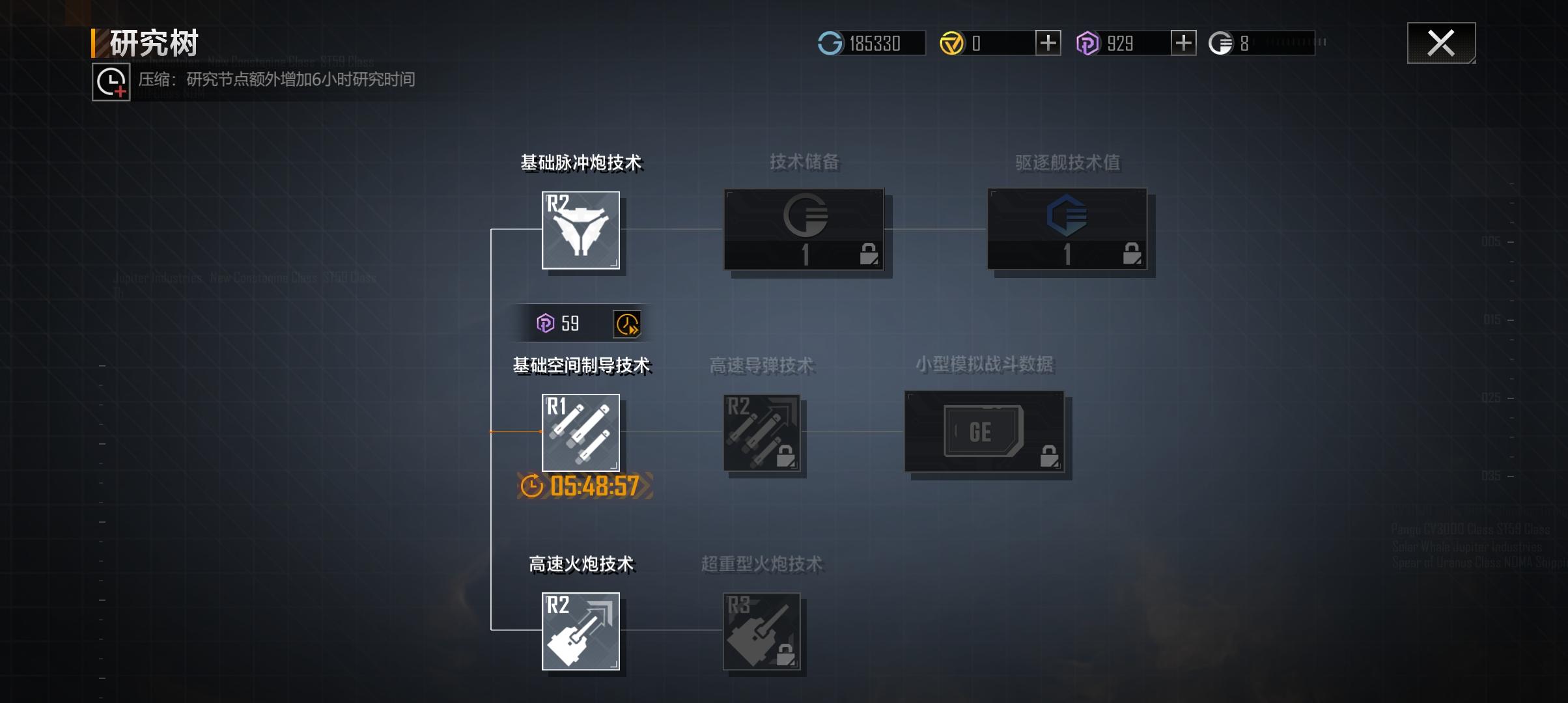Open the 技术储备 reward node

[x=805, y=231]
